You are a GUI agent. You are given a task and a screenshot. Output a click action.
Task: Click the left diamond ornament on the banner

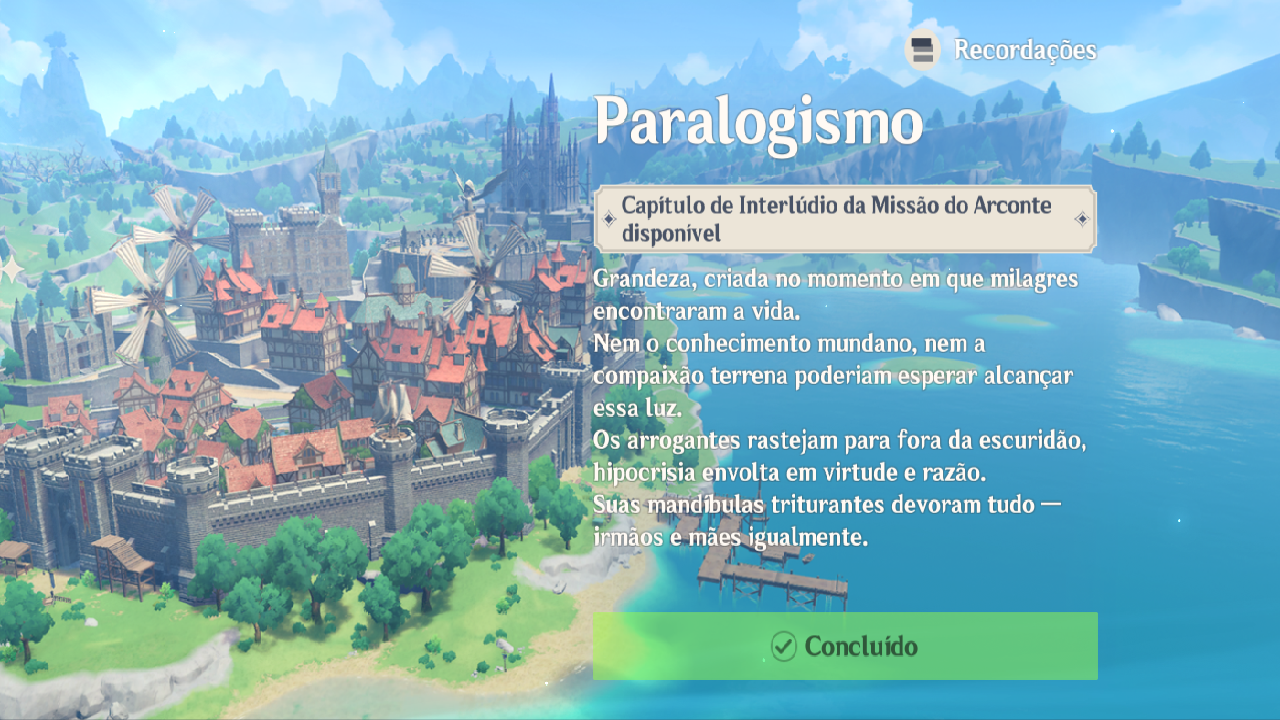611,218
